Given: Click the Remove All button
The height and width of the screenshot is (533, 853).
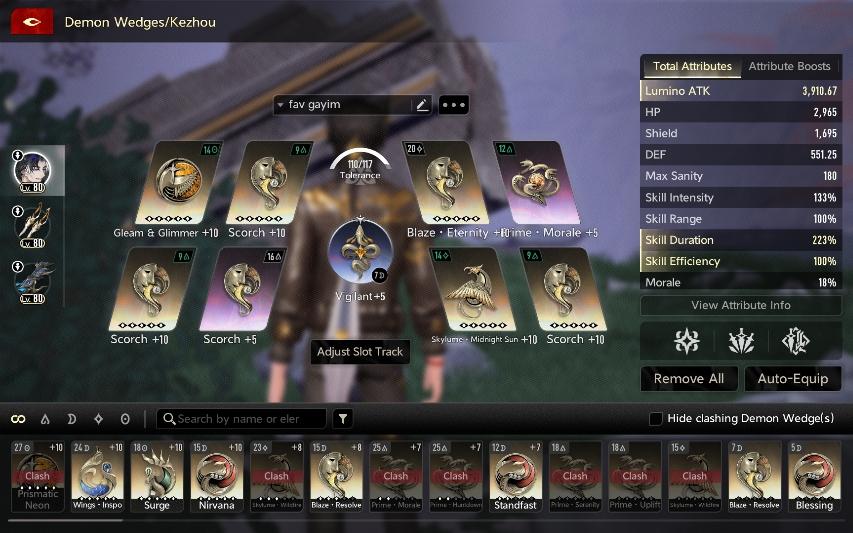Looking at the screenshot, I should point(689,379).
